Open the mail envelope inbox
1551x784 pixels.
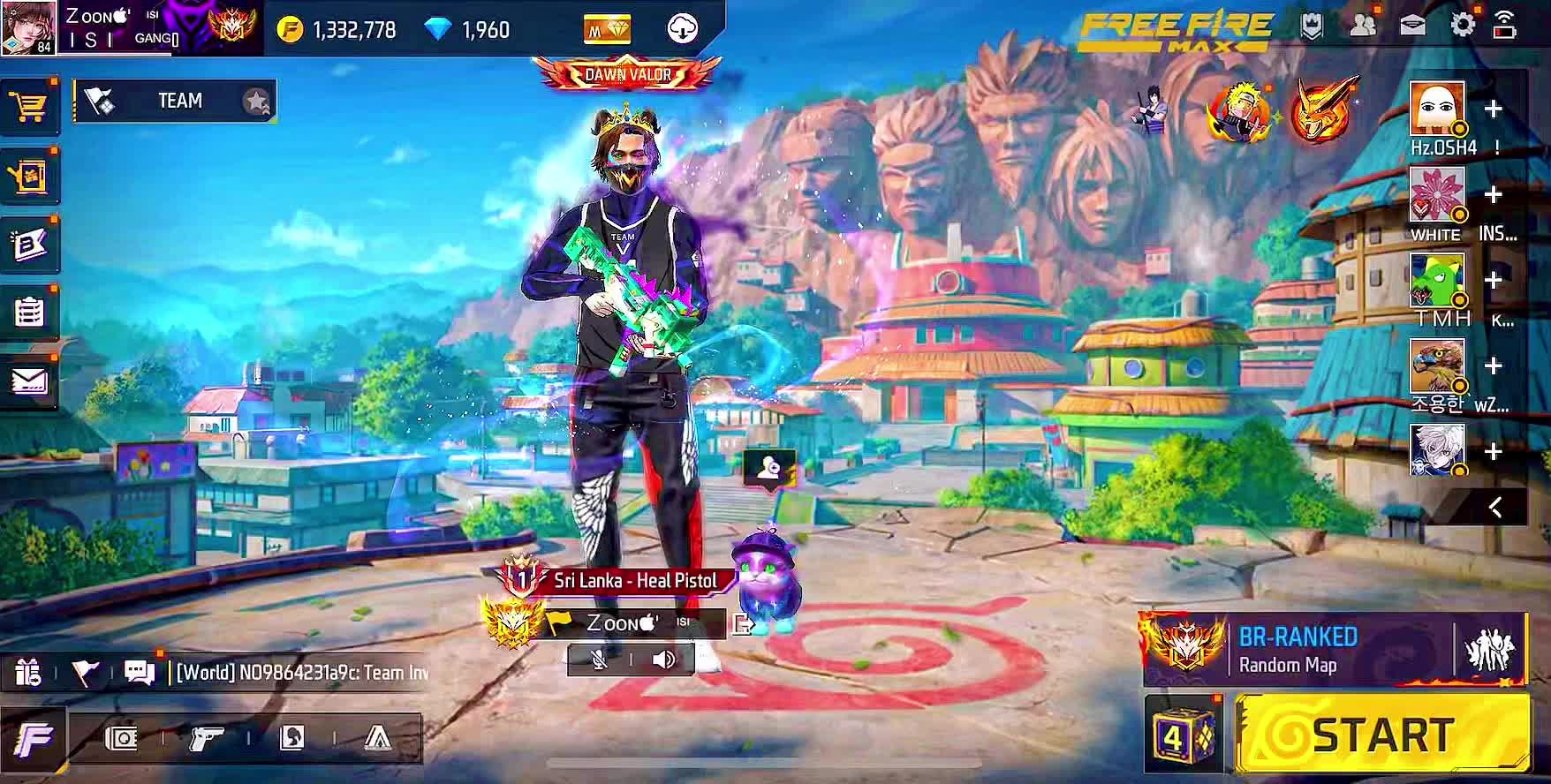[x=29, y=381]
